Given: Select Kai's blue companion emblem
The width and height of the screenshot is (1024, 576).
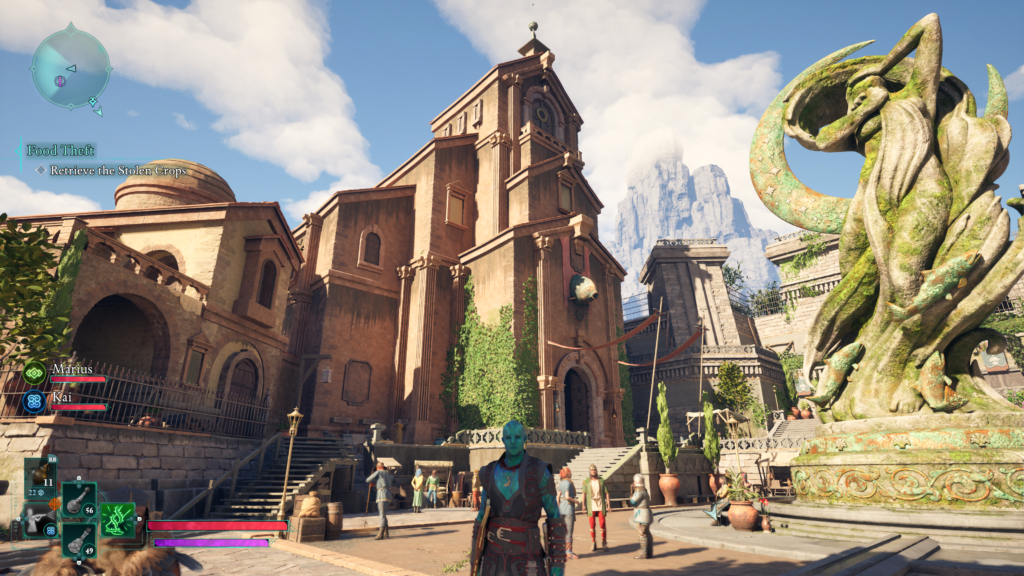Looking at the screenshot, I should 35,401.
